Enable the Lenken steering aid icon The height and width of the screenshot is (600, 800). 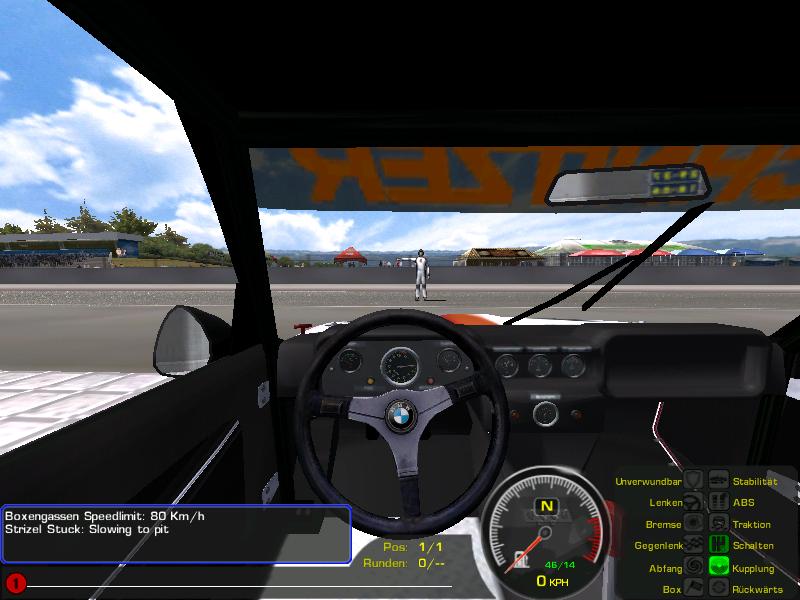tap(694, 503)
